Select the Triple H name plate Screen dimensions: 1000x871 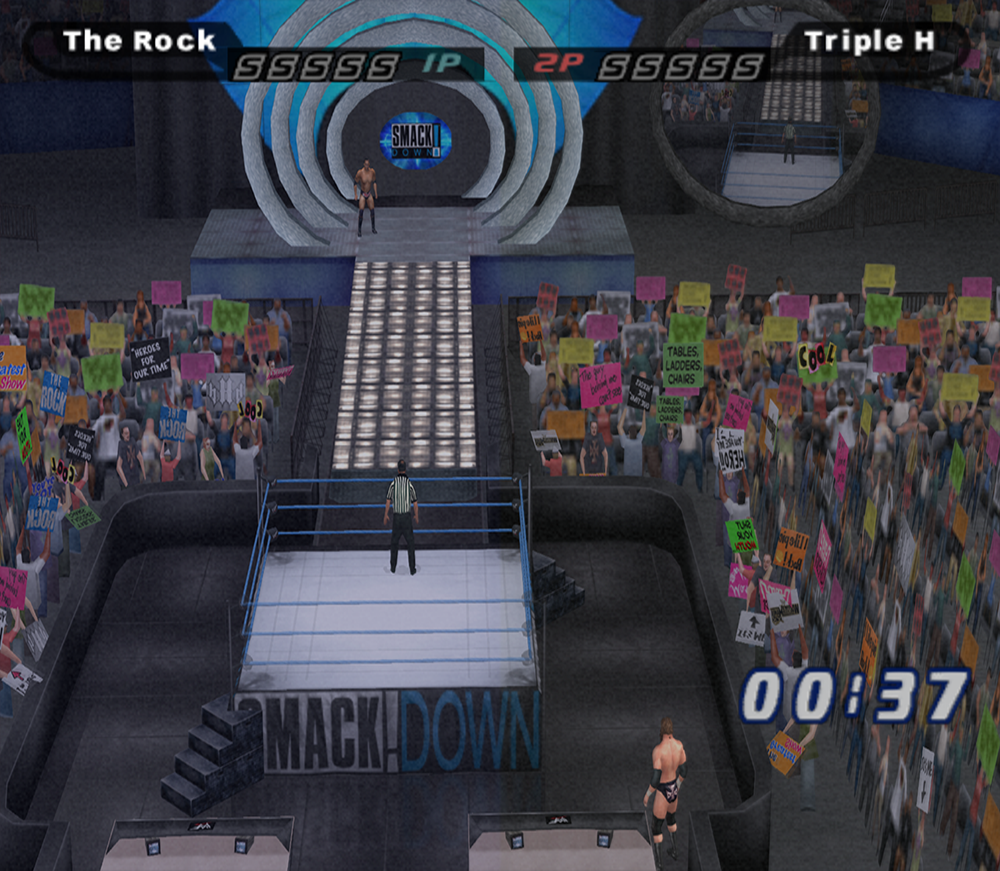pyautogui.click(x=868, y=41)
